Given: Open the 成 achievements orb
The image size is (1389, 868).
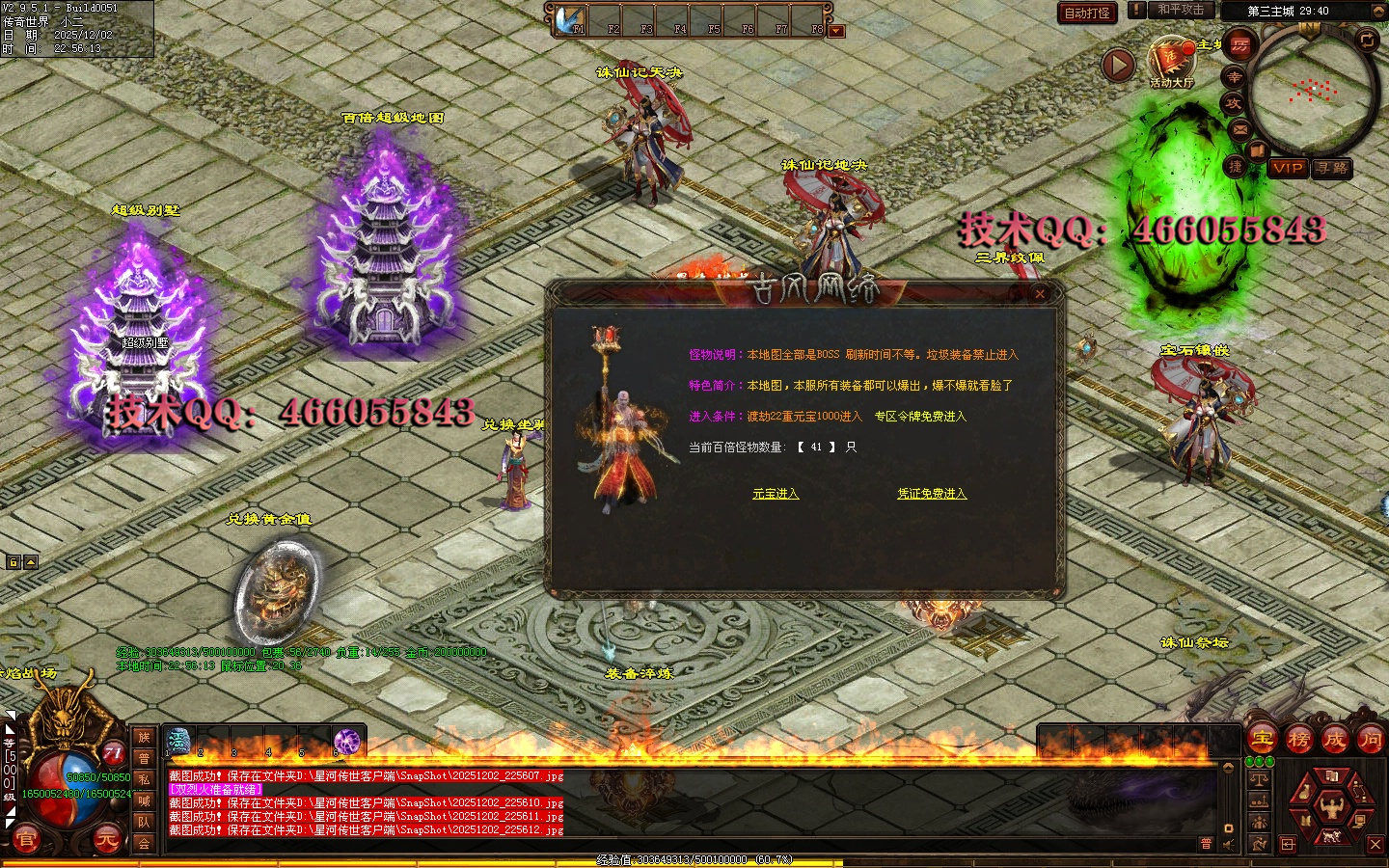Looking at the screenshot, I should point(1334,740).
